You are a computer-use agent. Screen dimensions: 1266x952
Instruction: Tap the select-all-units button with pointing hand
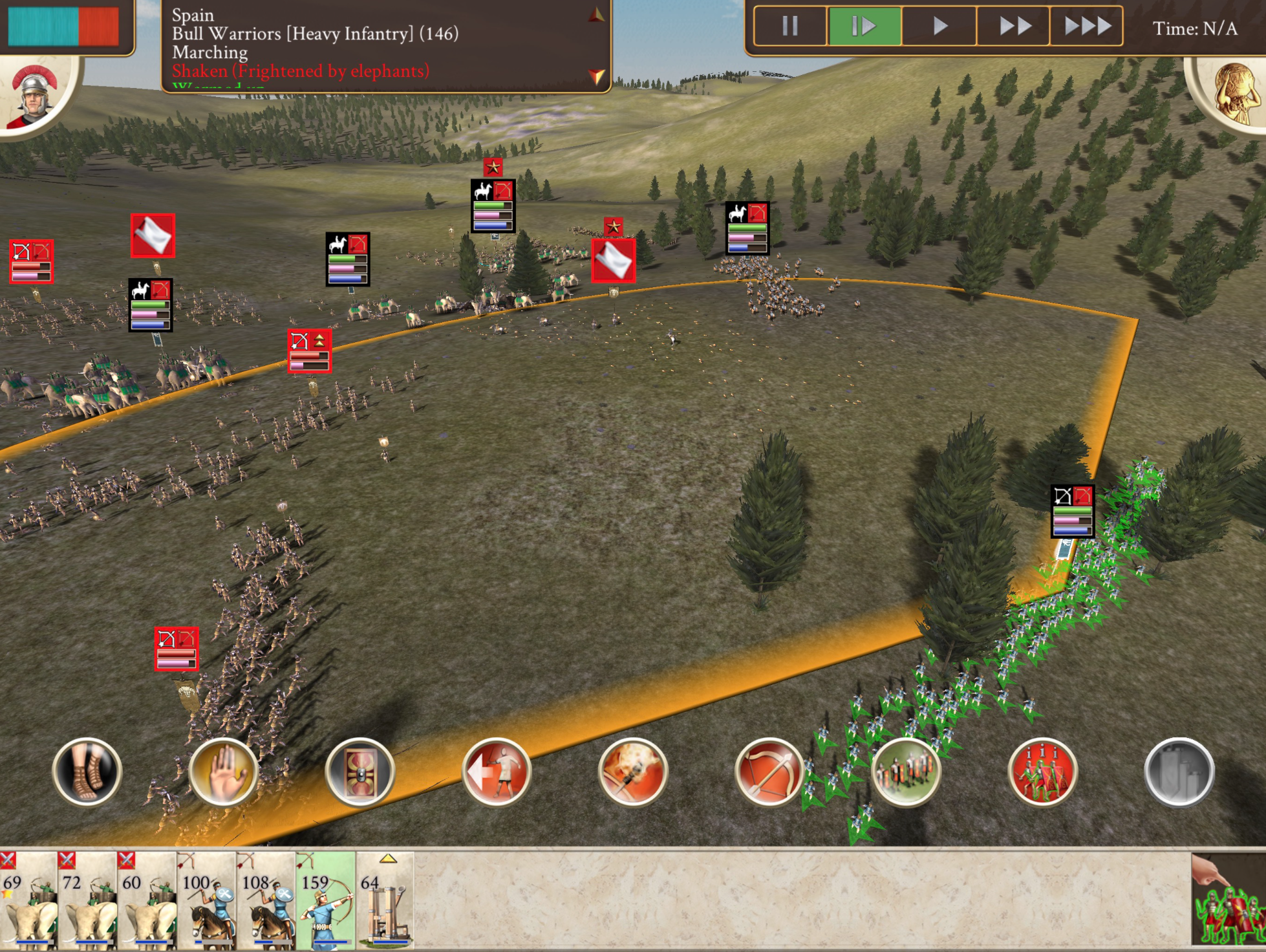[1228, 900]
